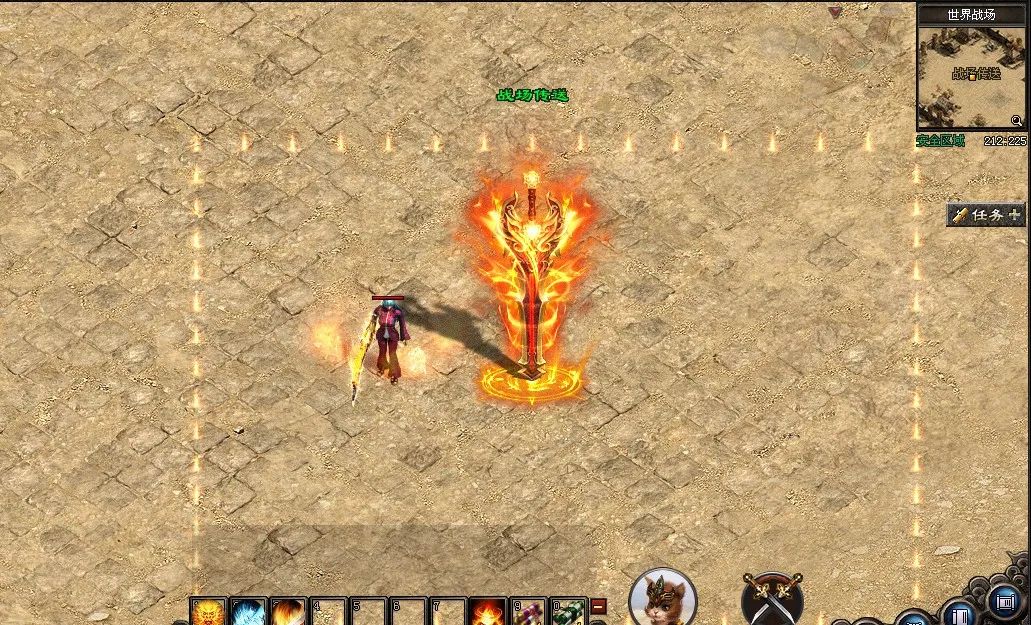Cast the orange fire slash skill
This screenshot has height=625, width=1031.
click(x=288, y=612)
